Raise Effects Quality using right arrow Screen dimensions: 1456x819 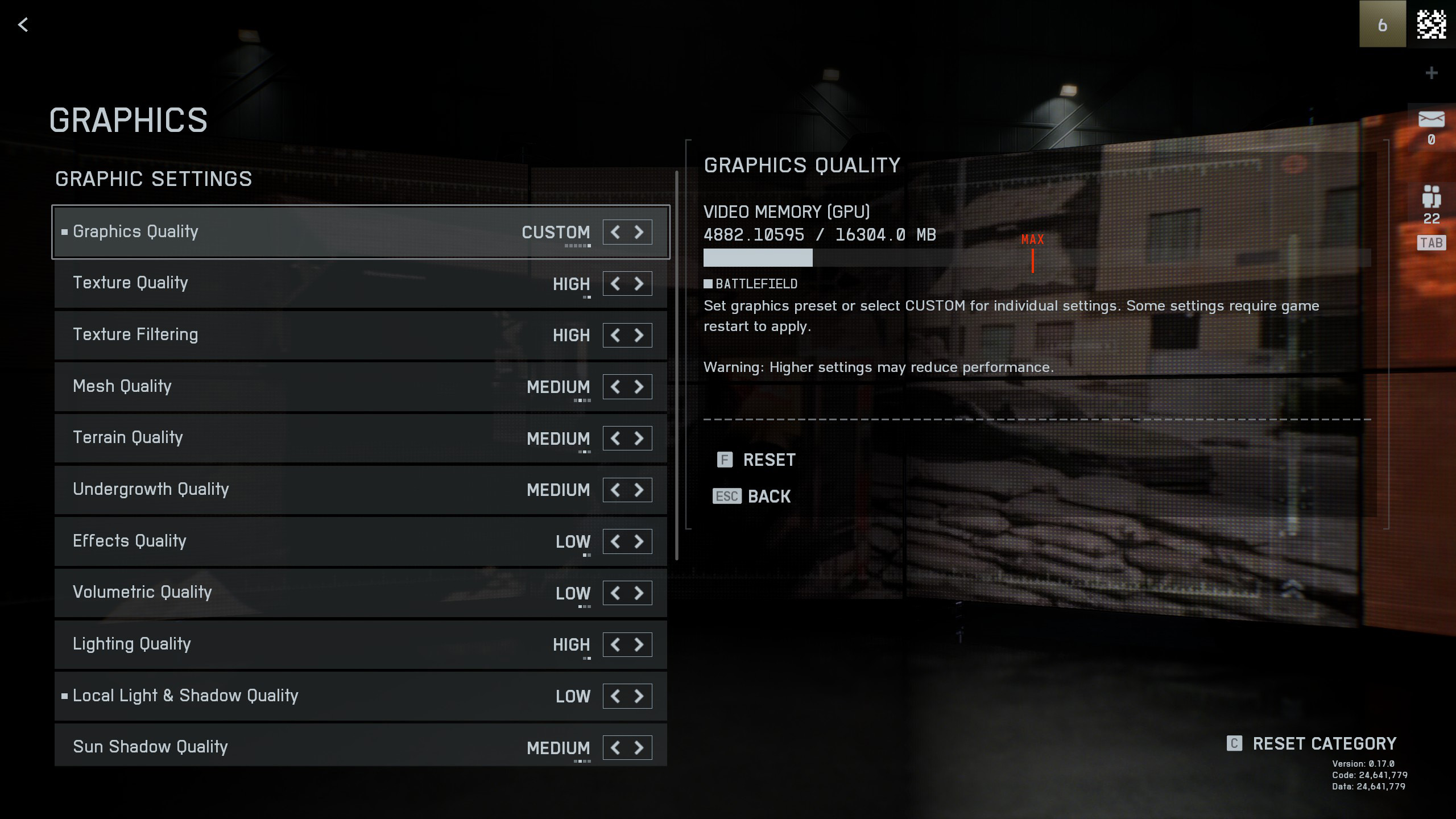(639, 541)
